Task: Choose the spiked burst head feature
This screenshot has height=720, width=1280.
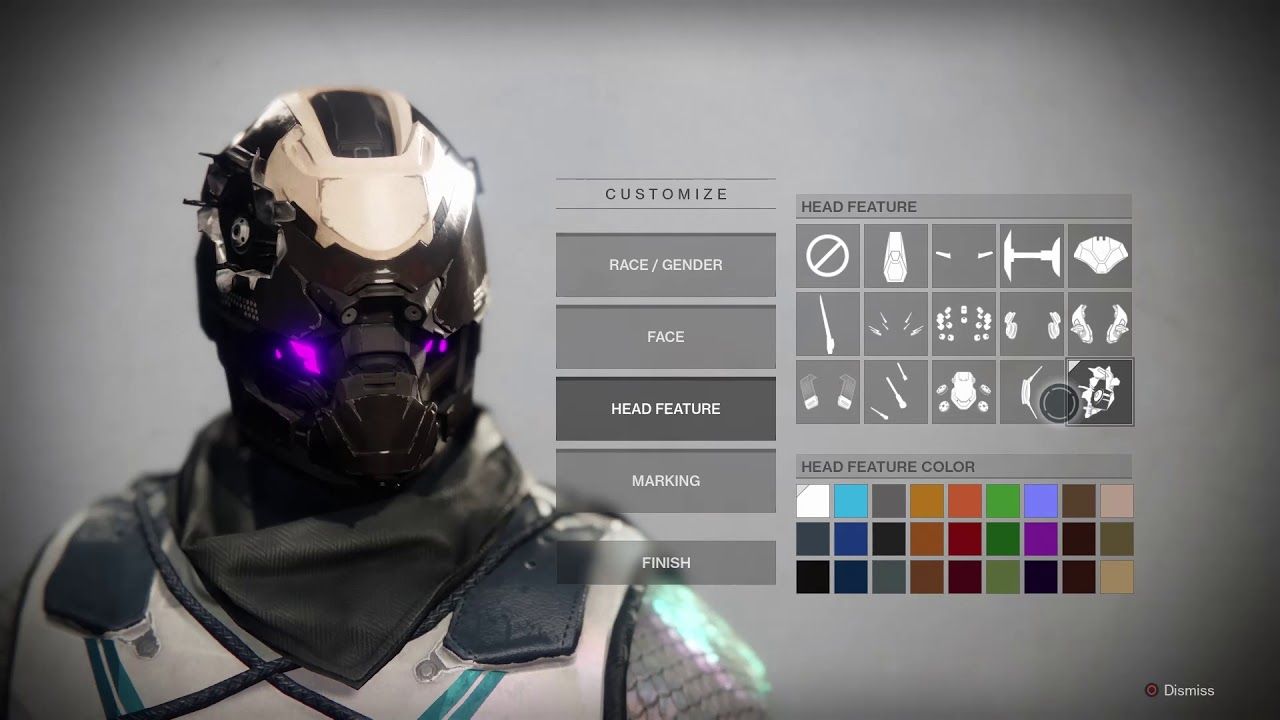Action: pyautogui.click(x=895, y=324)
